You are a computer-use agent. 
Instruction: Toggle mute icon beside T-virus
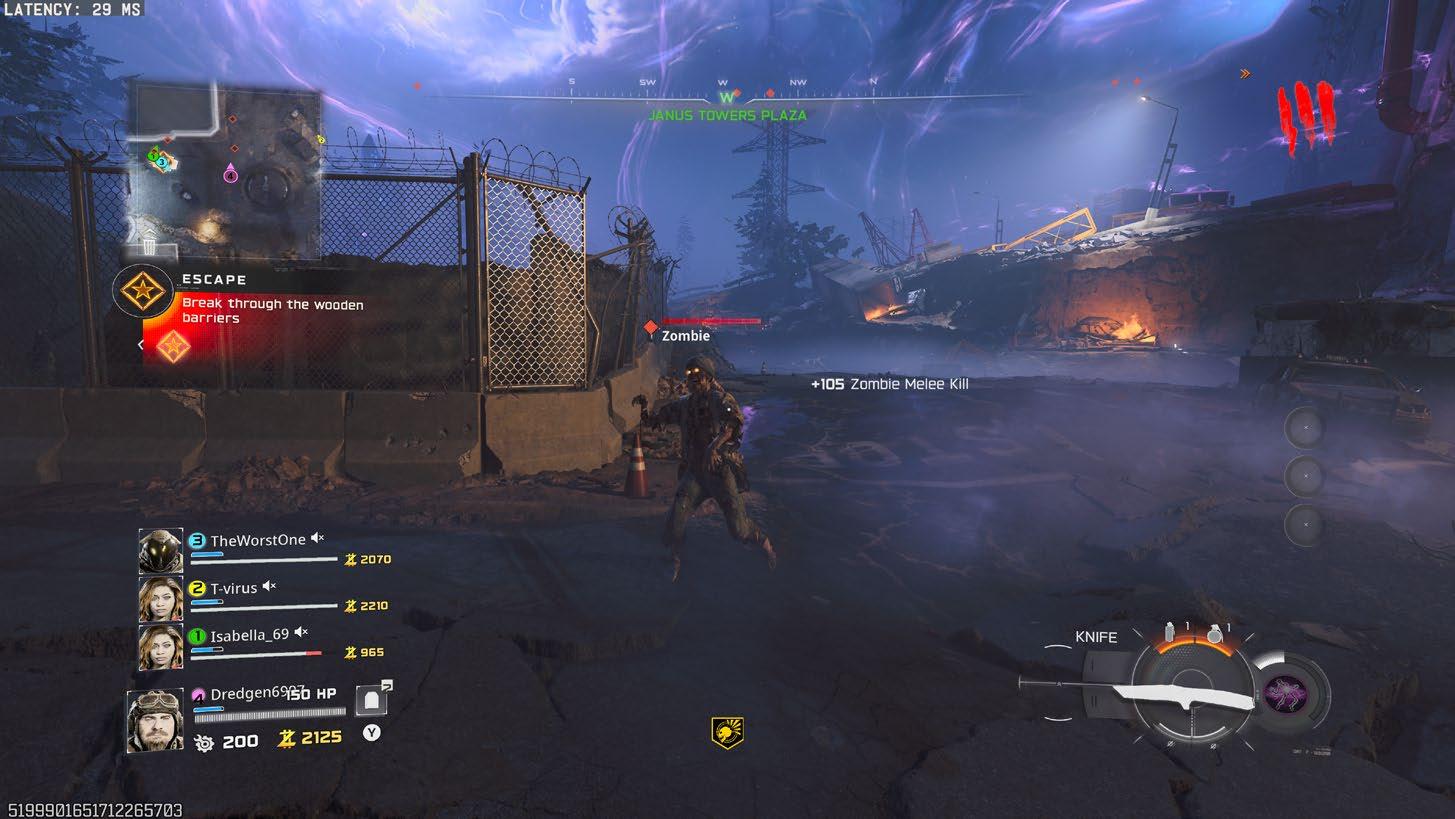click(269, 587)
